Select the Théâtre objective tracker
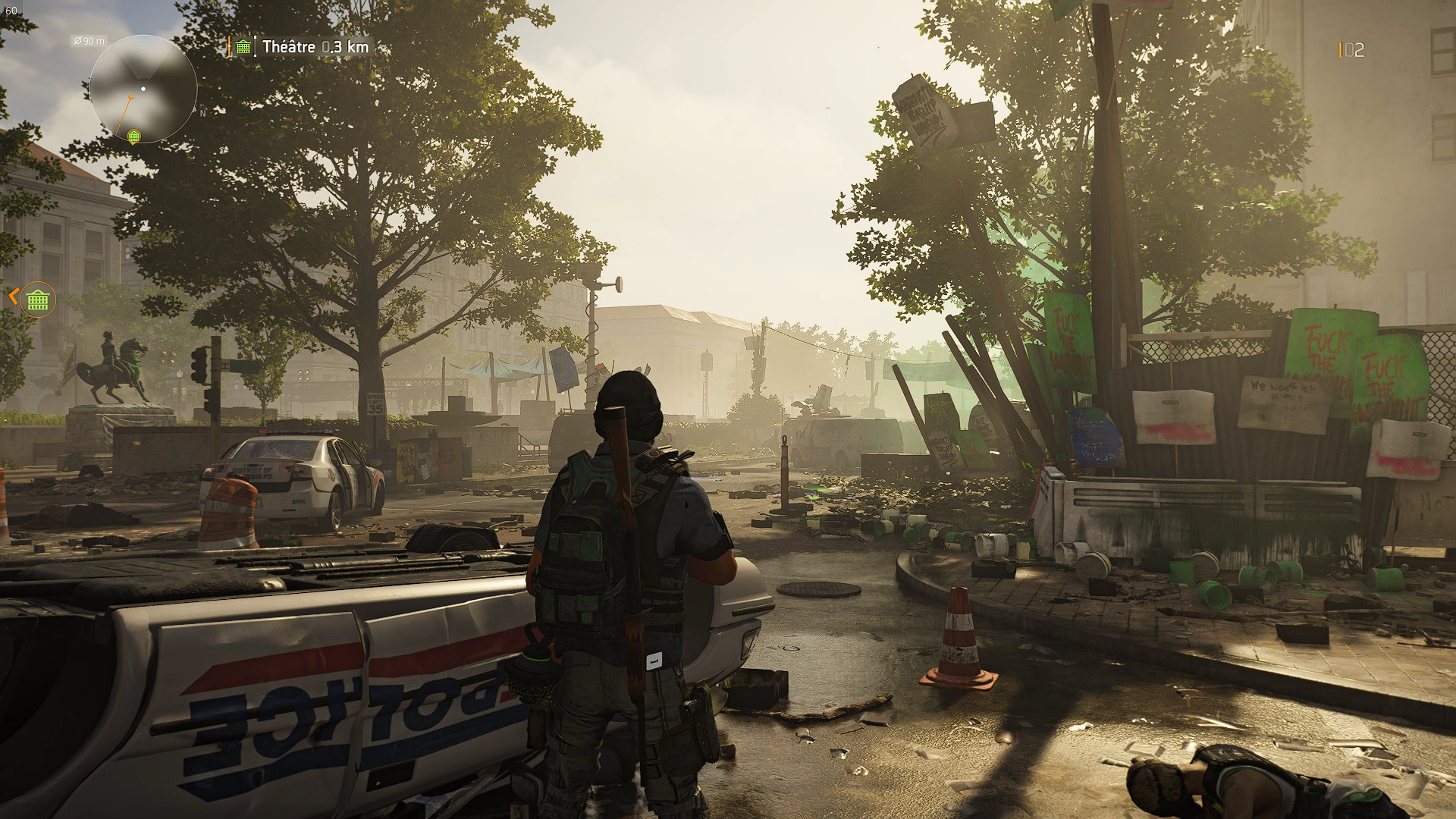The height and width of the screenshot is (819, 1456). [x=302, y=47]
